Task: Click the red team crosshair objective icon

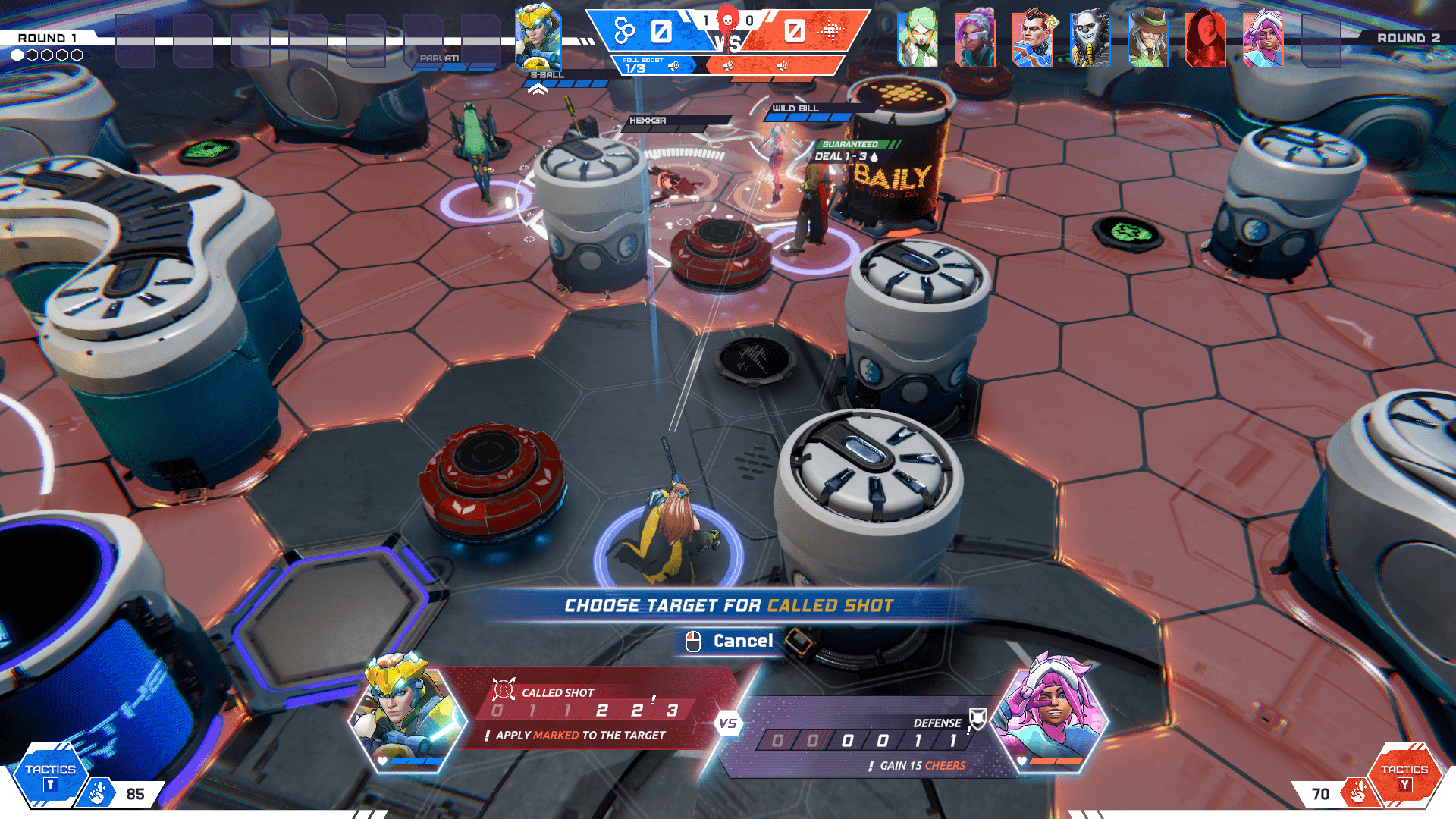Action: (831, 31)
